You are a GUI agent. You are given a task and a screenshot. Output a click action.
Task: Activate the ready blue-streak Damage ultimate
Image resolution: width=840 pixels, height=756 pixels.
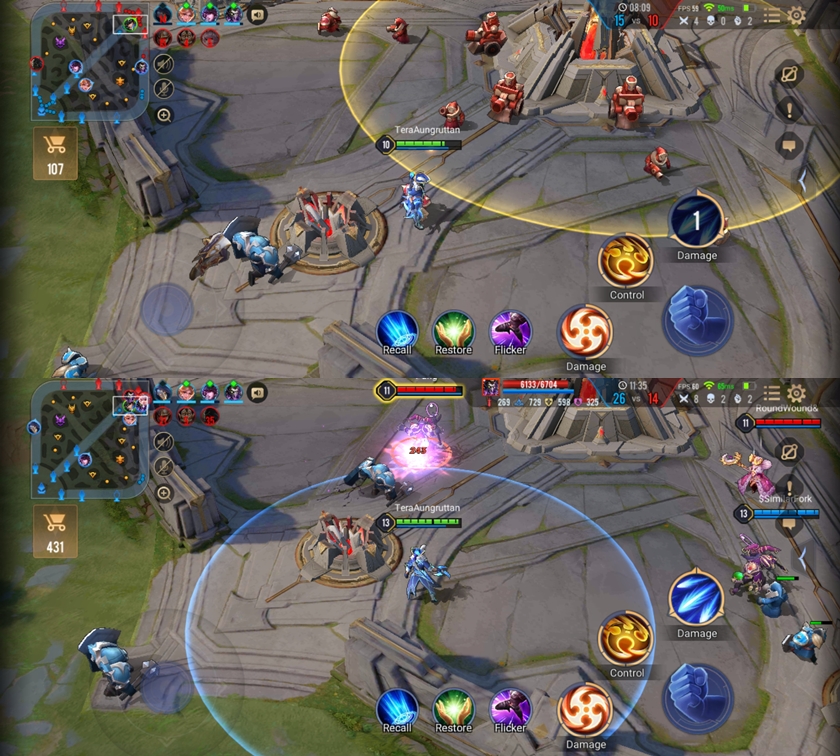(697, 598)
